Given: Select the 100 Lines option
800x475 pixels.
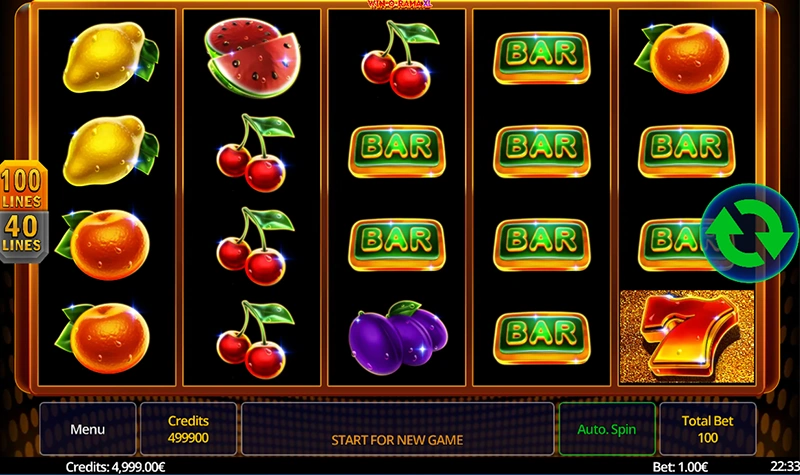Looking at the screenshot, I should [21, 187].
